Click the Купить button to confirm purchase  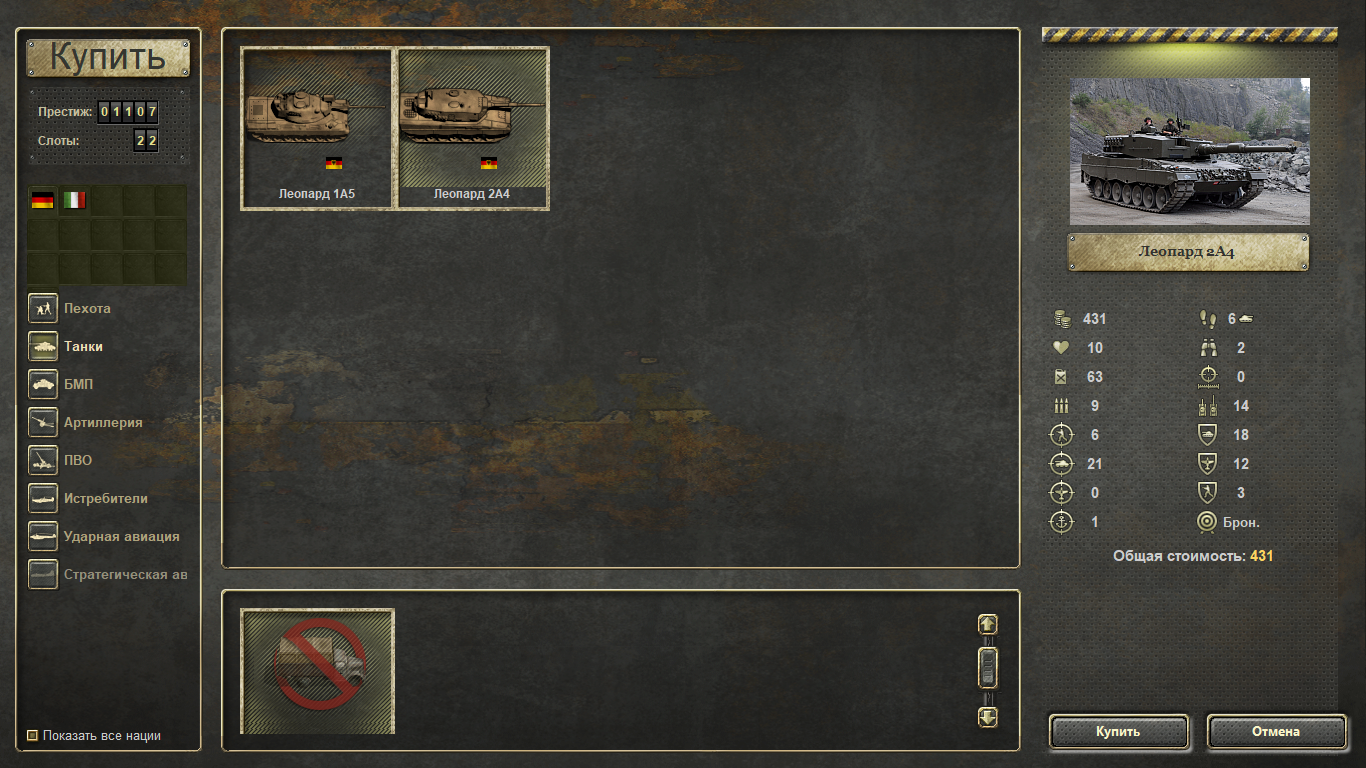pos(1118,732)
